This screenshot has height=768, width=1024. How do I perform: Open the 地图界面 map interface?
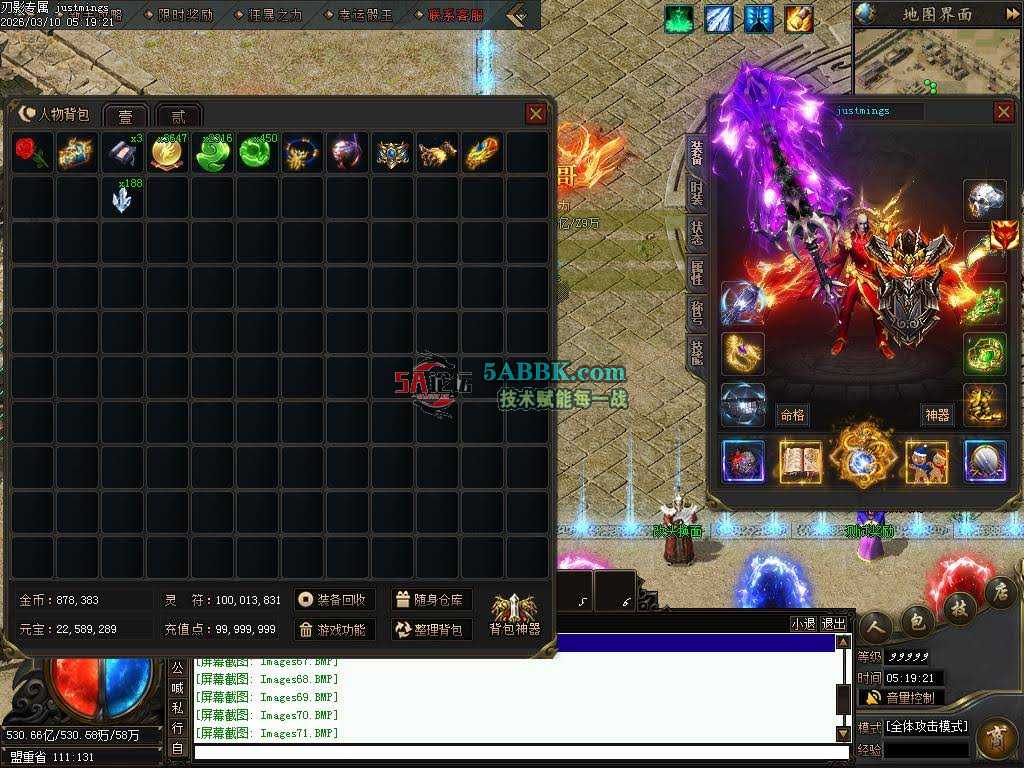pos(936,14)
